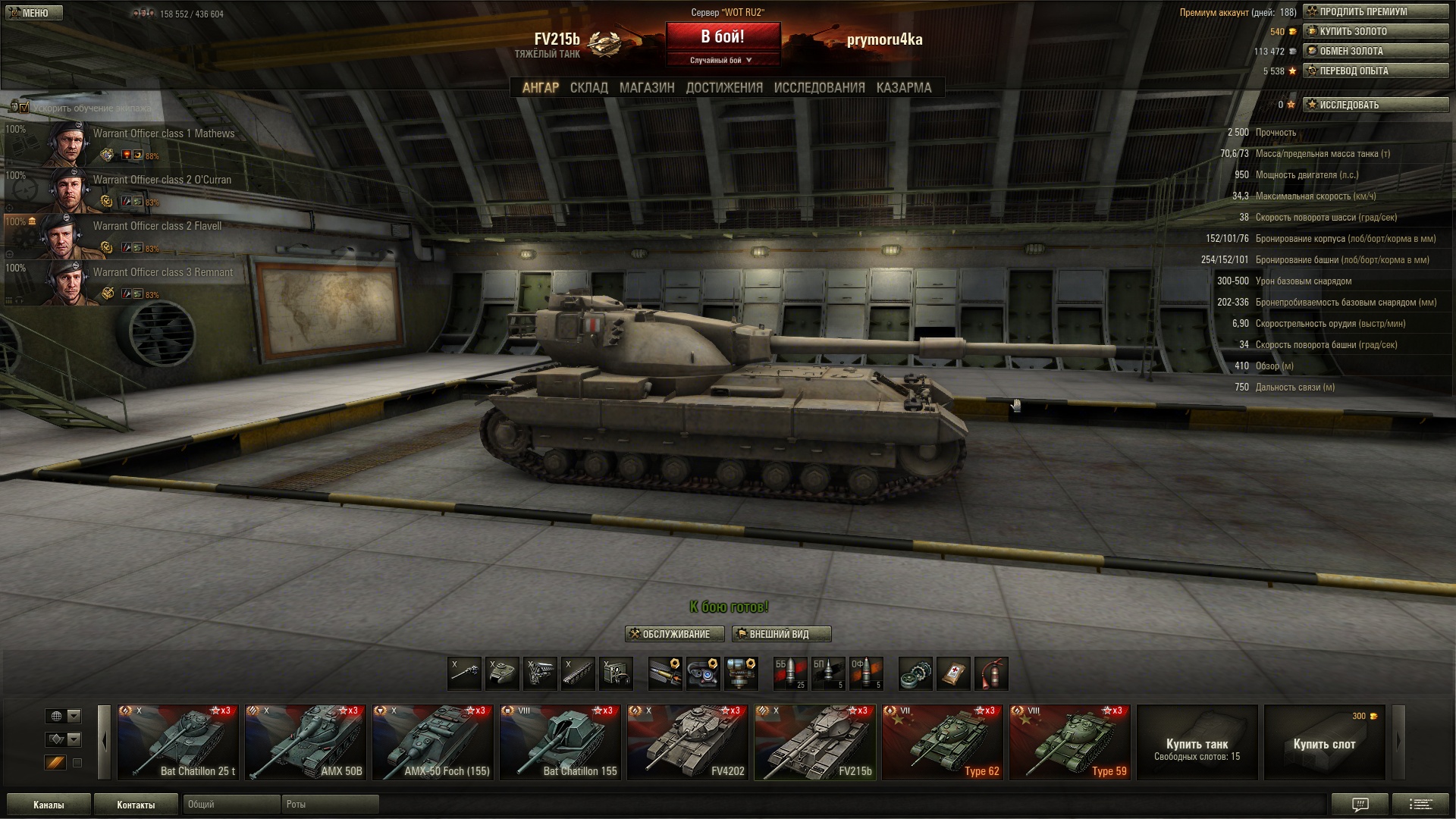The image size is (1456, 819).
Task: Select the Type 59 tank
Action: coord(1070,742)
